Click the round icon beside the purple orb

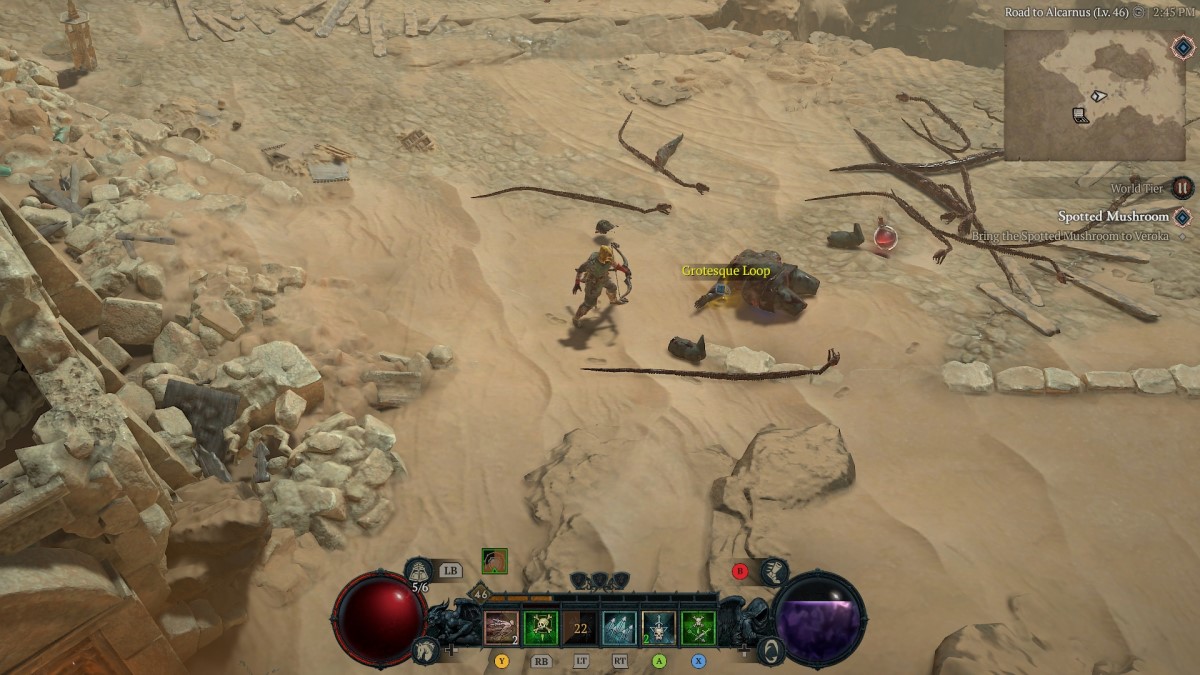(x=770, y=651)
